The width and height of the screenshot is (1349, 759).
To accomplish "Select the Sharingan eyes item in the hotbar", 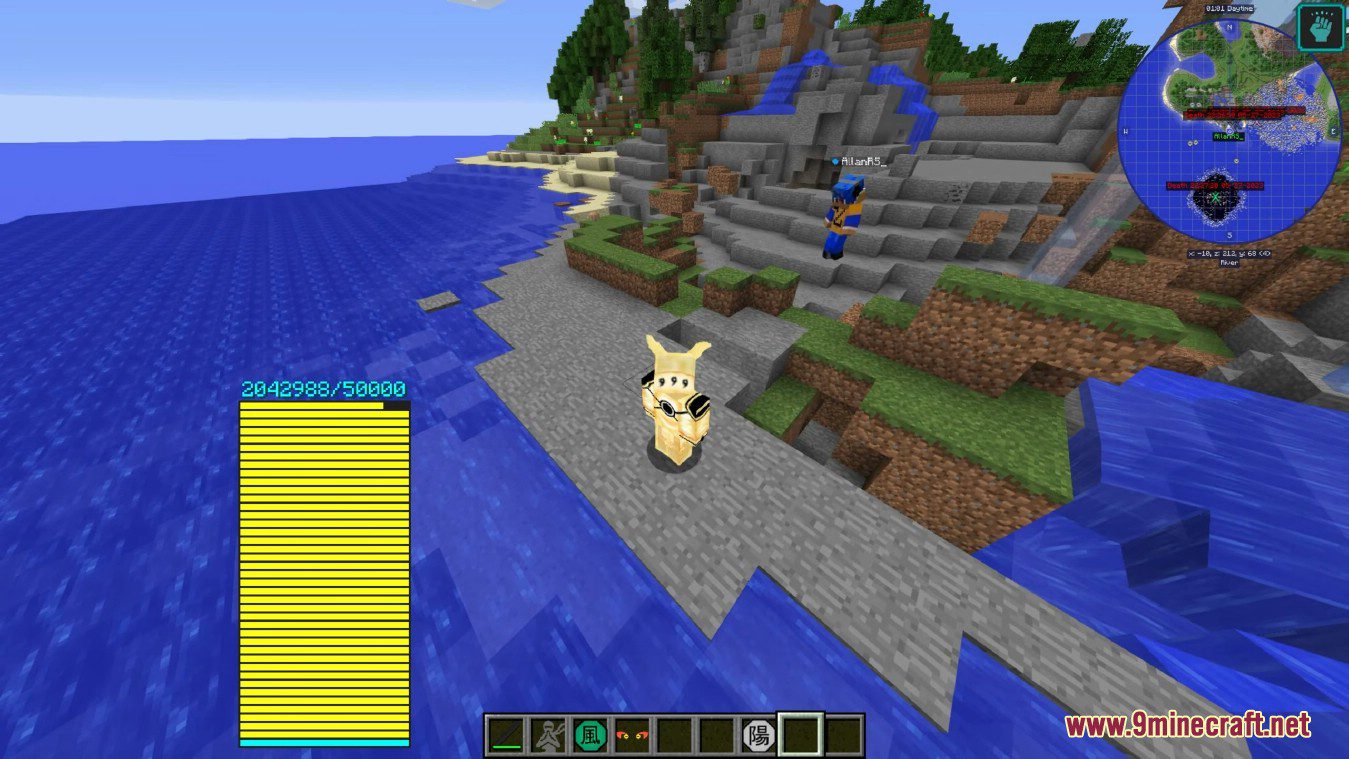I will [x=632, y=735].
